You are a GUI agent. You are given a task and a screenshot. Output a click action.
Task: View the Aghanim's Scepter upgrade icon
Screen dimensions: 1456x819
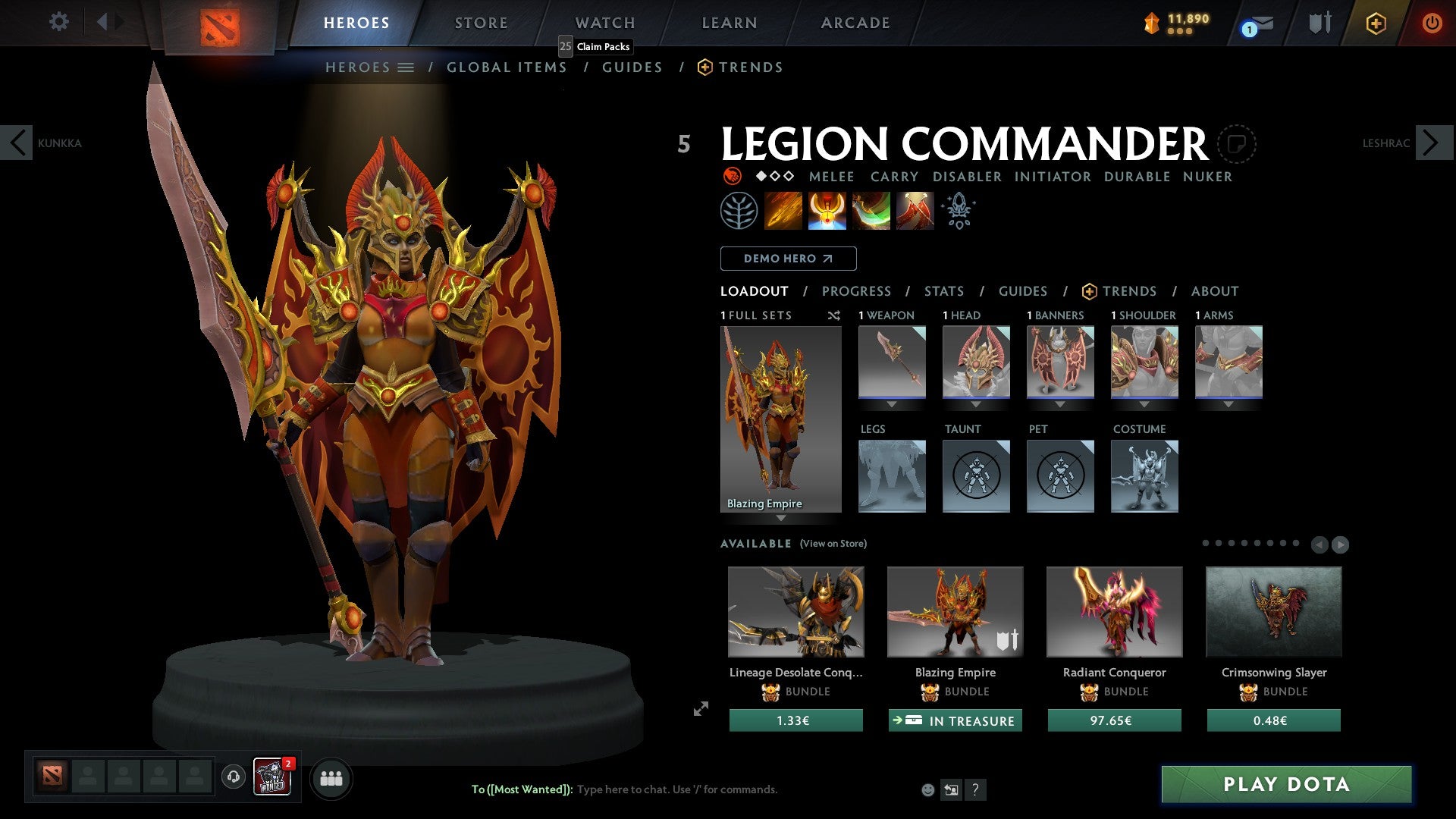[x=958, y=210]
